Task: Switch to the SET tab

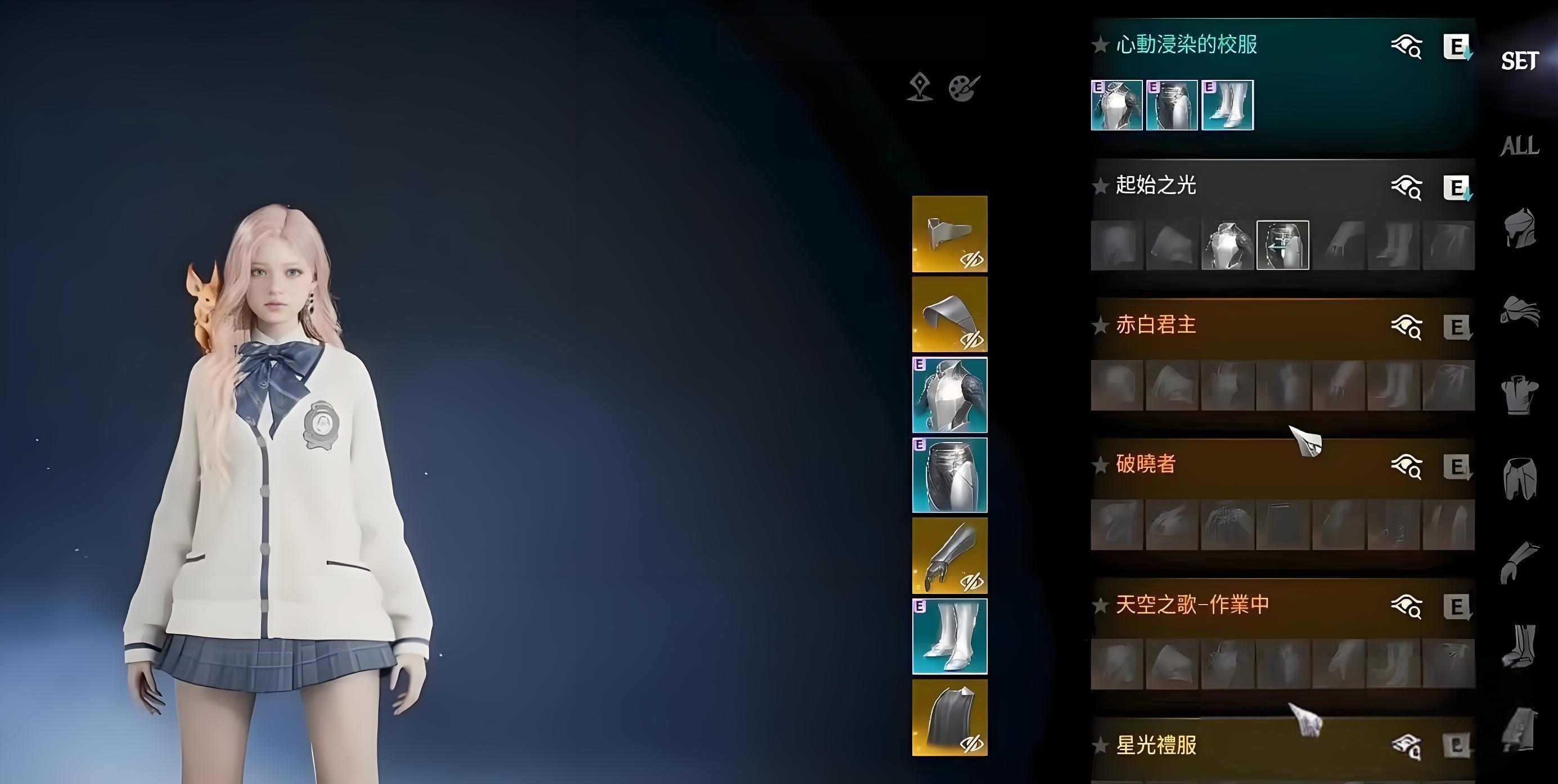Action: pos(1519,61)
